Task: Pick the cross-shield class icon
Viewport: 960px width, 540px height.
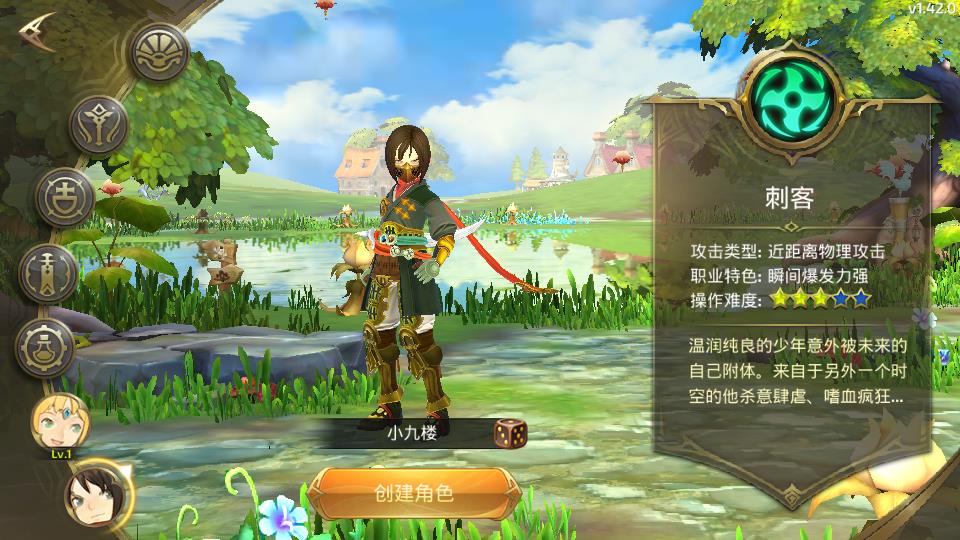Action: pos(64,196)
